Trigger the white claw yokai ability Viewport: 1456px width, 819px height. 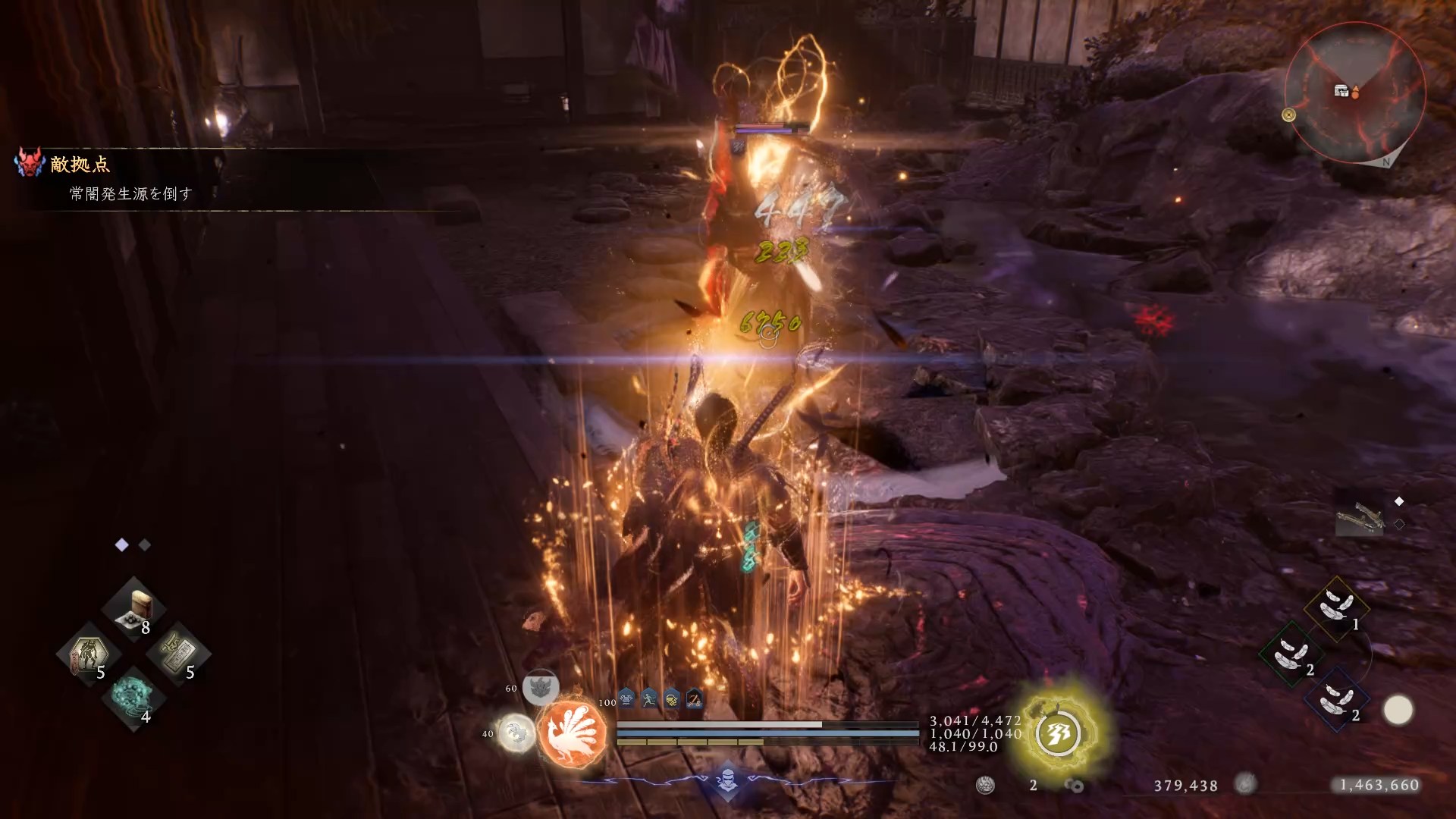pos(516,733)
